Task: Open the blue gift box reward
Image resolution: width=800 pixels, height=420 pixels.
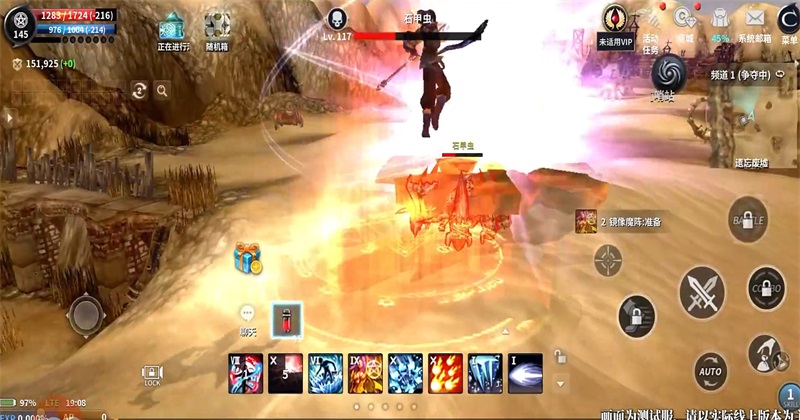Action: pyautogui.click(x=246, y=259)
